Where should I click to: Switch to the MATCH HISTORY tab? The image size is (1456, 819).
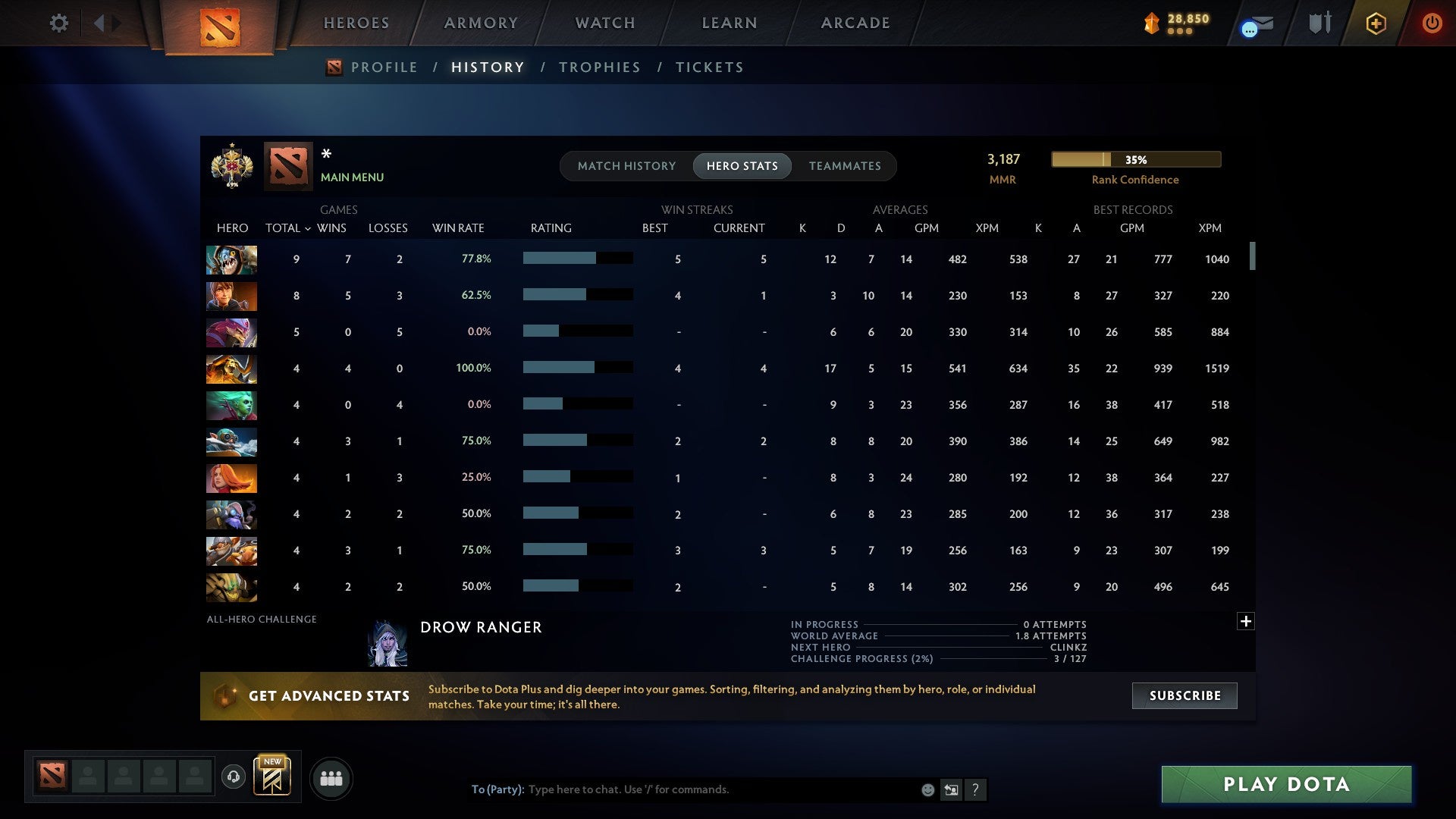[626, 165]
